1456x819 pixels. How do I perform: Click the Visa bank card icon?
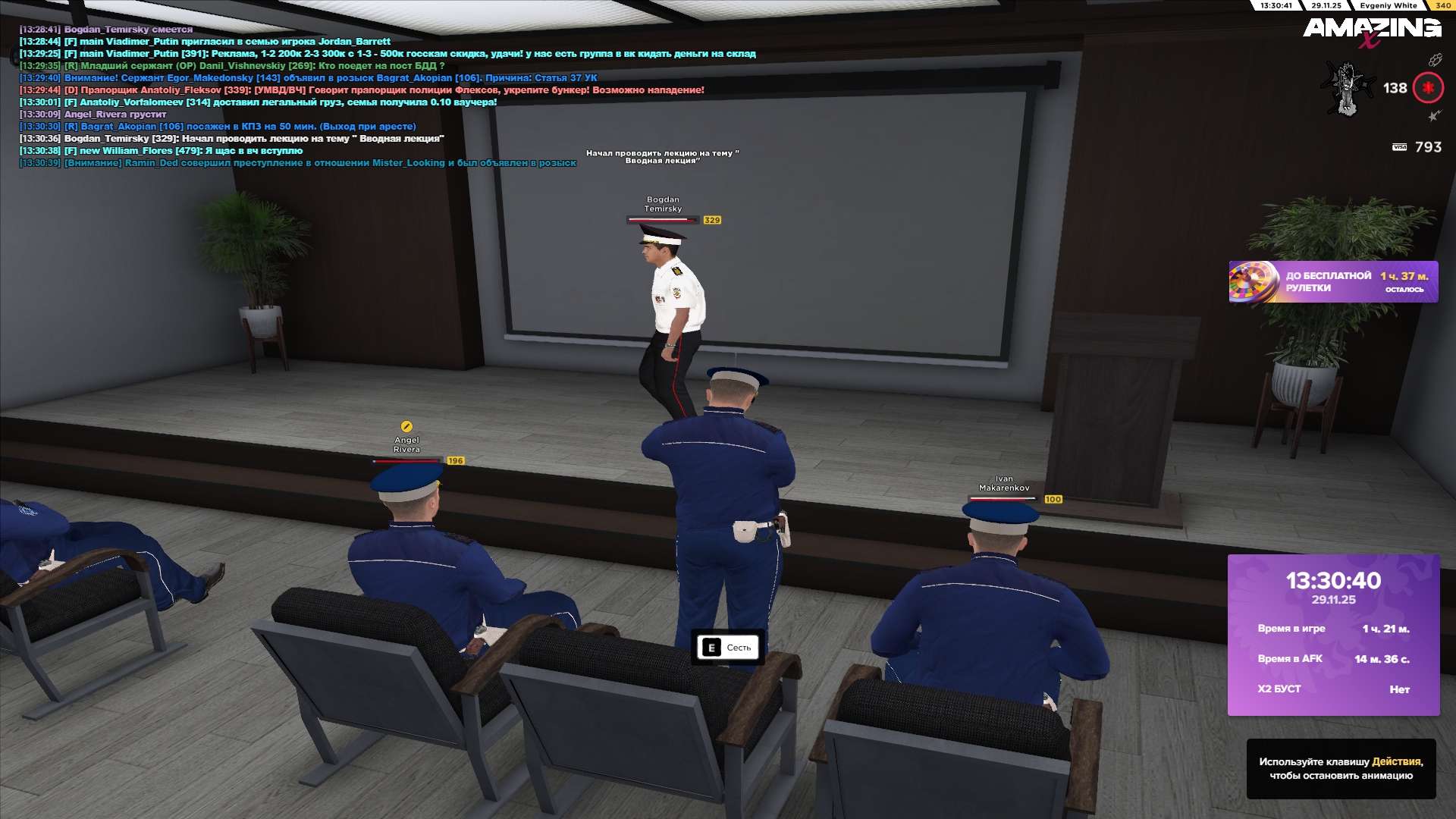point(1399,147)
